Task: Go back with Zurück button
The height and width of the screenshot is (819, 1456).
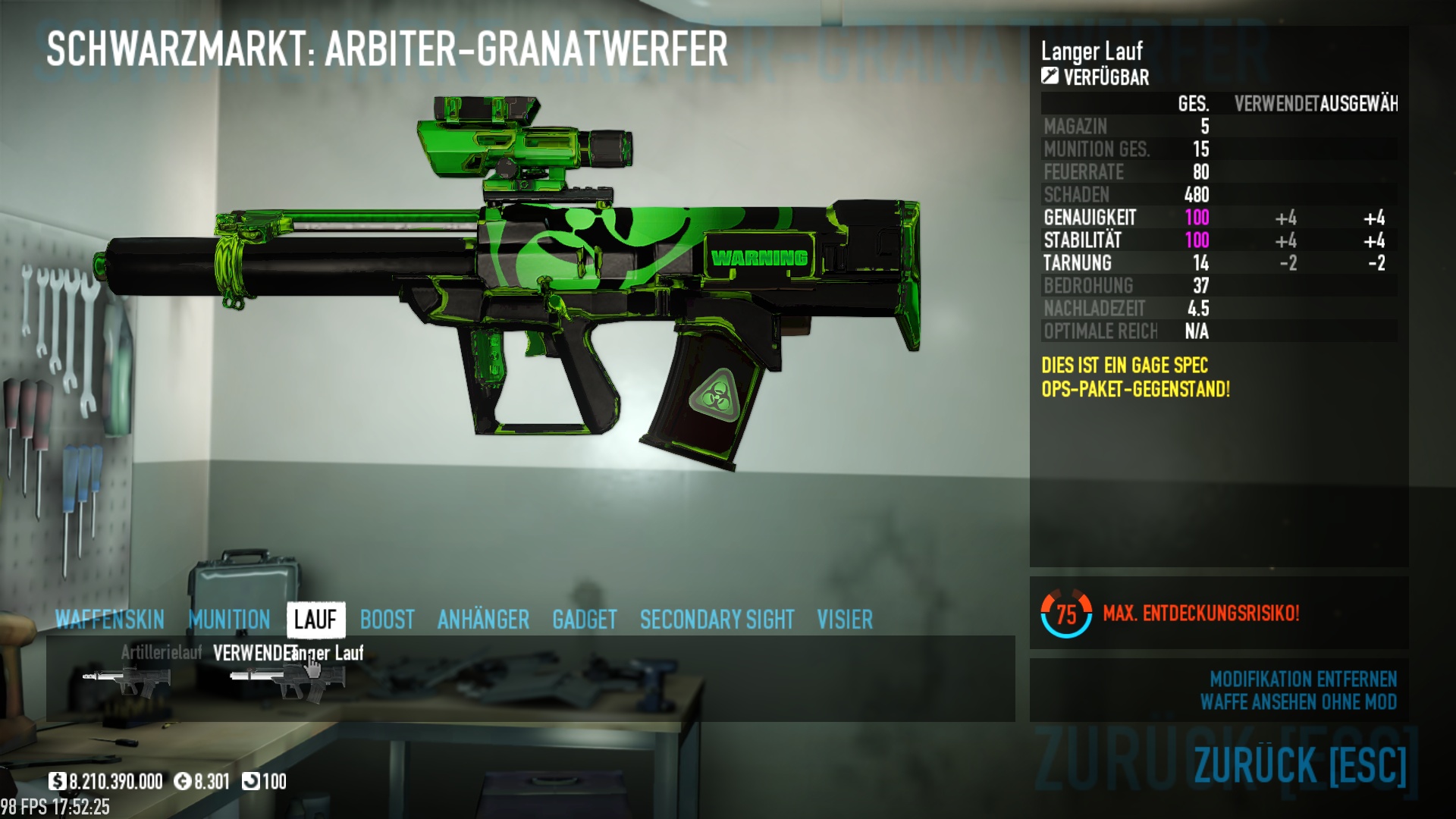Action: [1300, 764]
